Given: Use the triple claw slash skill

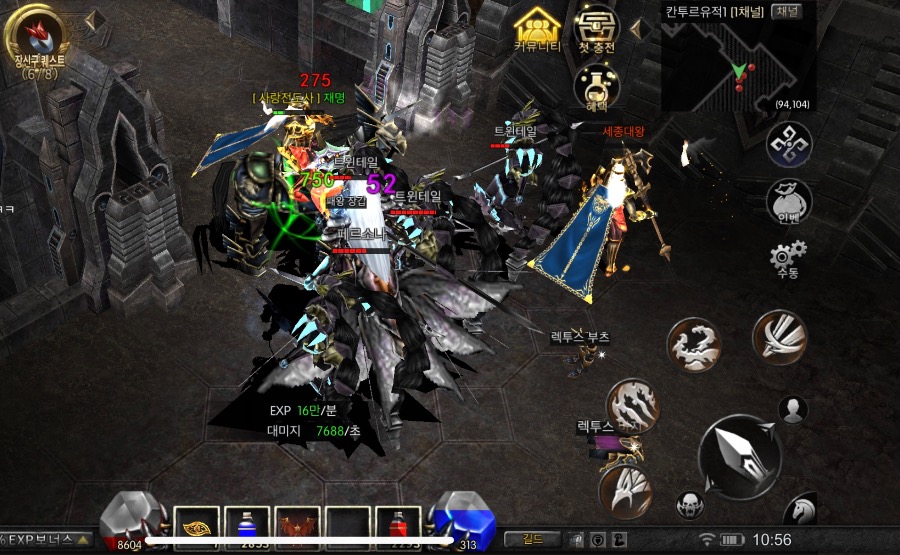Looking at the screenshot, I should [633, 405].
